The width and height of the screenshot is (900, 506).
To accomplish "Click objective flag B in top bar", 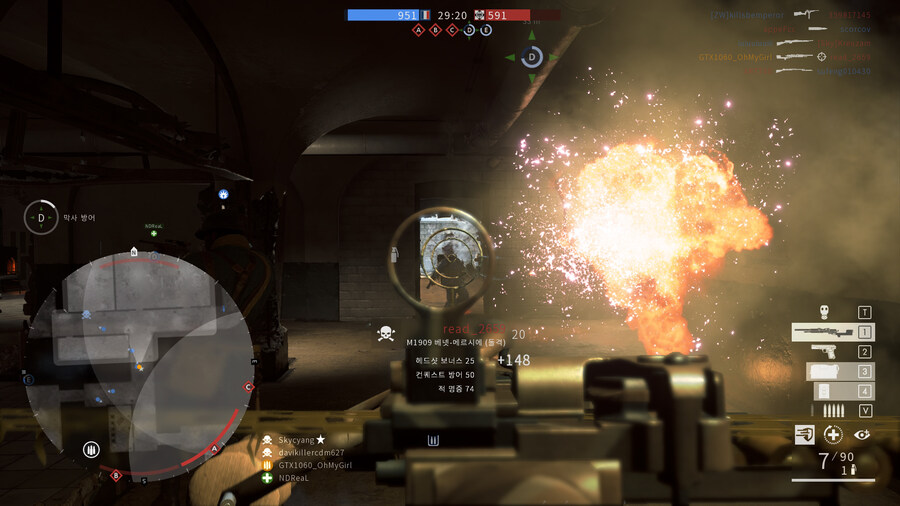I will [435, 30].
